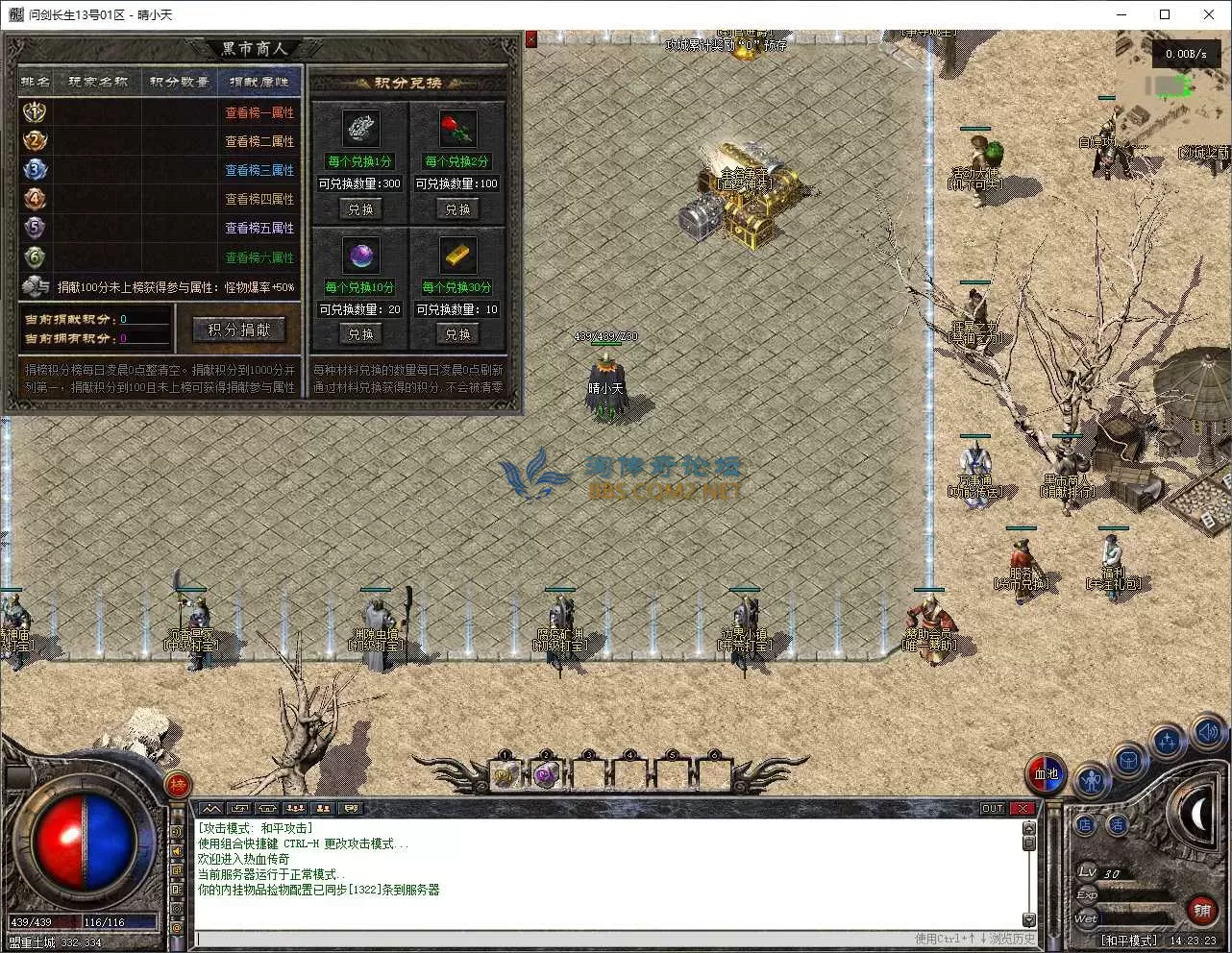Click the 积分捐献 donate button
The height and width of the screenshot is (953, 1232).
pyautogui.click(x=239, y=330)
